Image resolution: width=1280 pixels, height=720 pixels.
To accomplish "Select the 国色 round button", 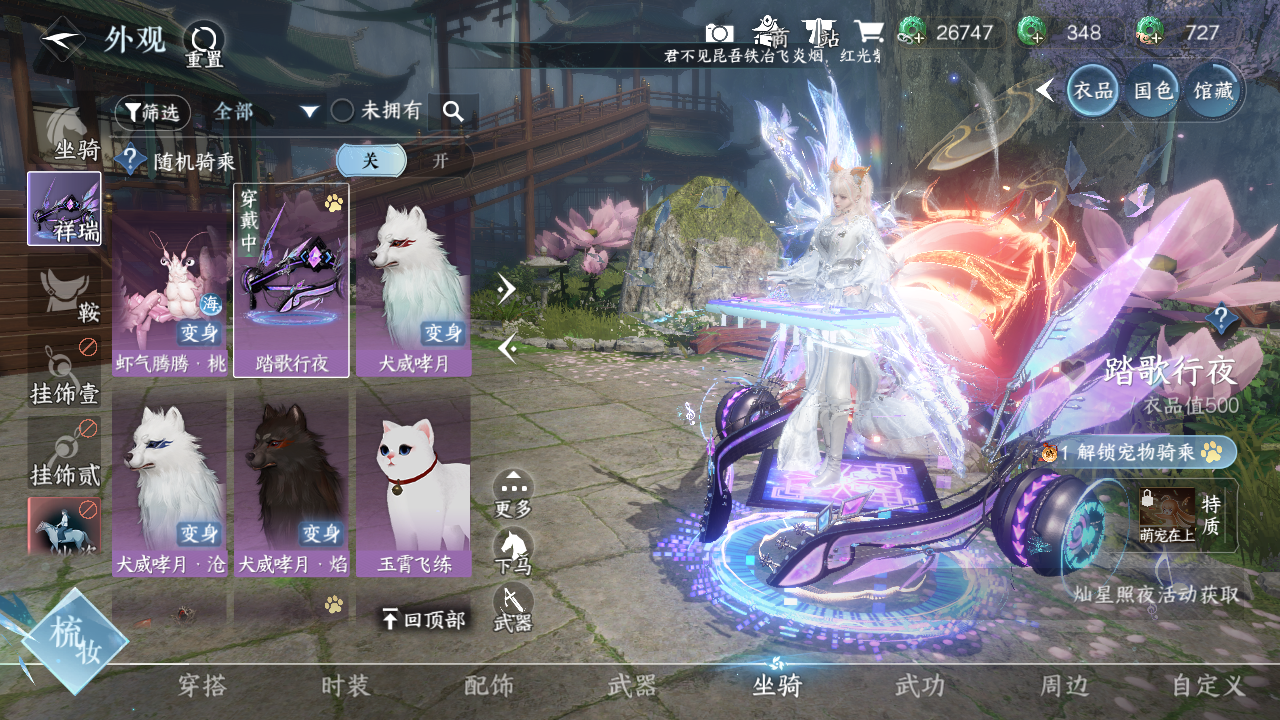I will click(x=1152, y=91).
